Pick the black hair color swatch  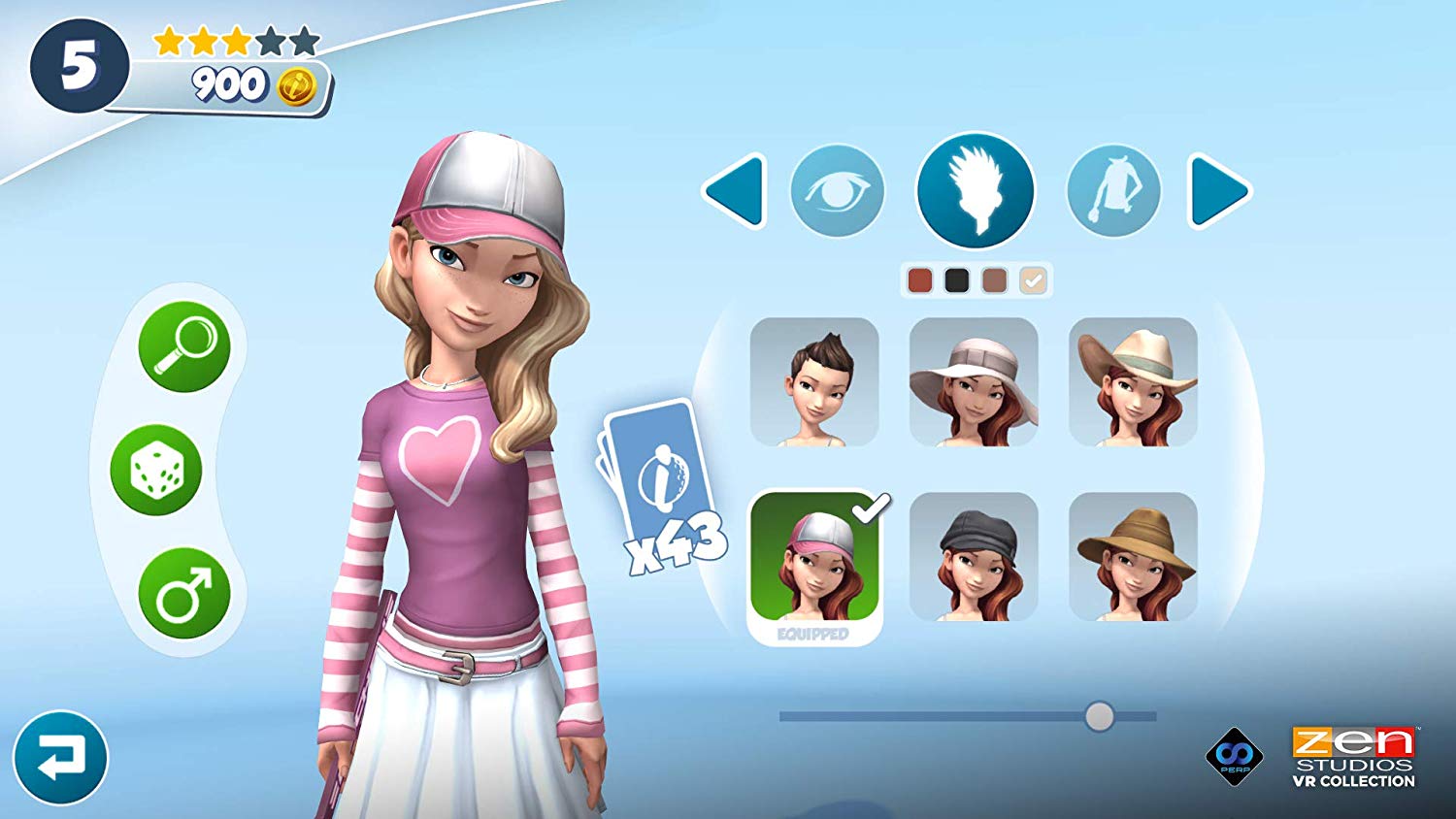pyautogui.click(x=957, y=280)
